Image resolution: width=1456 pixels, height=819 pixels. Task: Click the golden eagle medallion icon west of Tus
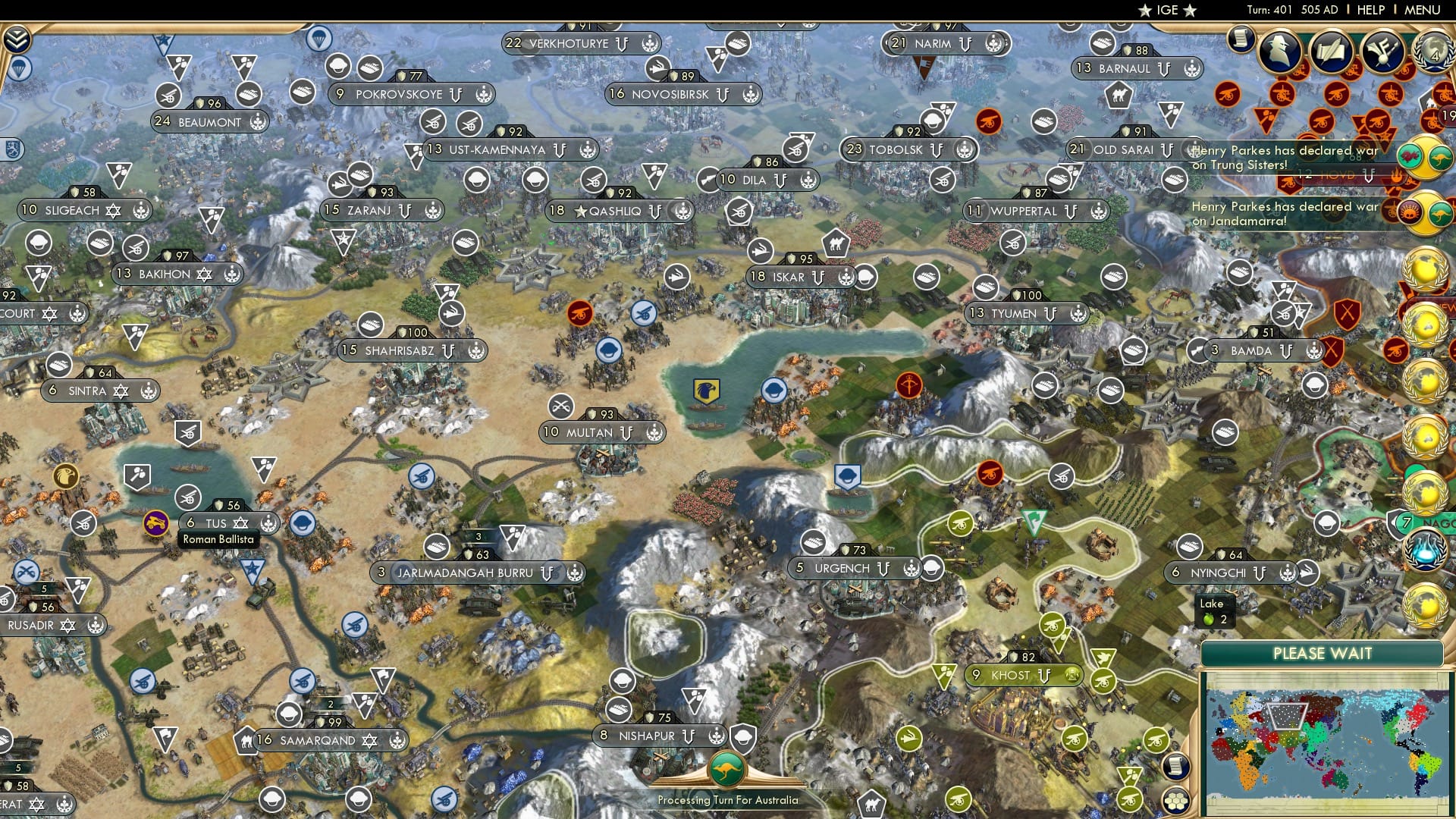pyautogui.click(x=65, y=475)
